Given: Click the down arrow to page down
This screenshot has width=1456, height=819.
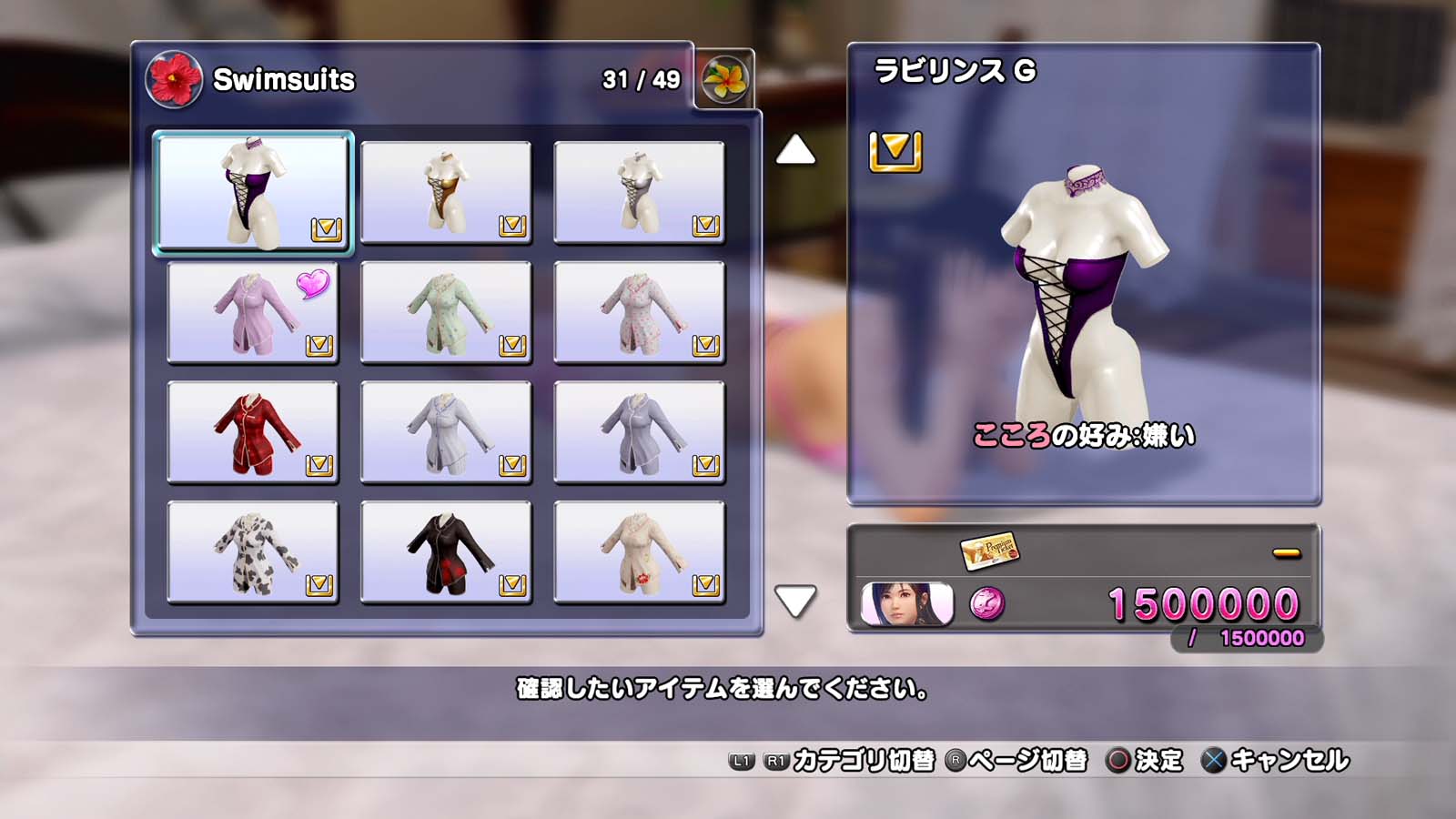Looking at the screenshot, I should [x=795, y=601].
